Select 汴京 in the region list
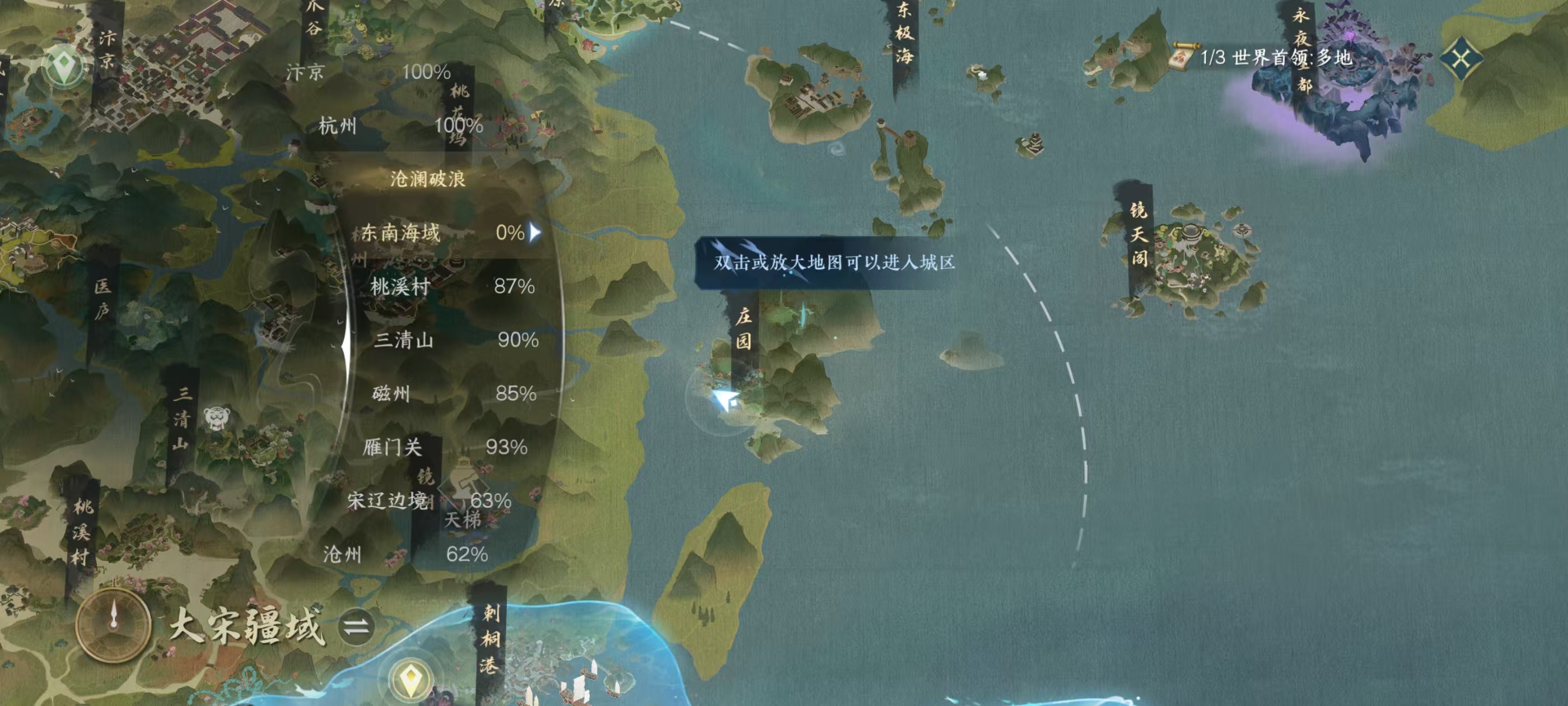The height and width of the screenshot is (706, 1568). click(x=368, y=72)
